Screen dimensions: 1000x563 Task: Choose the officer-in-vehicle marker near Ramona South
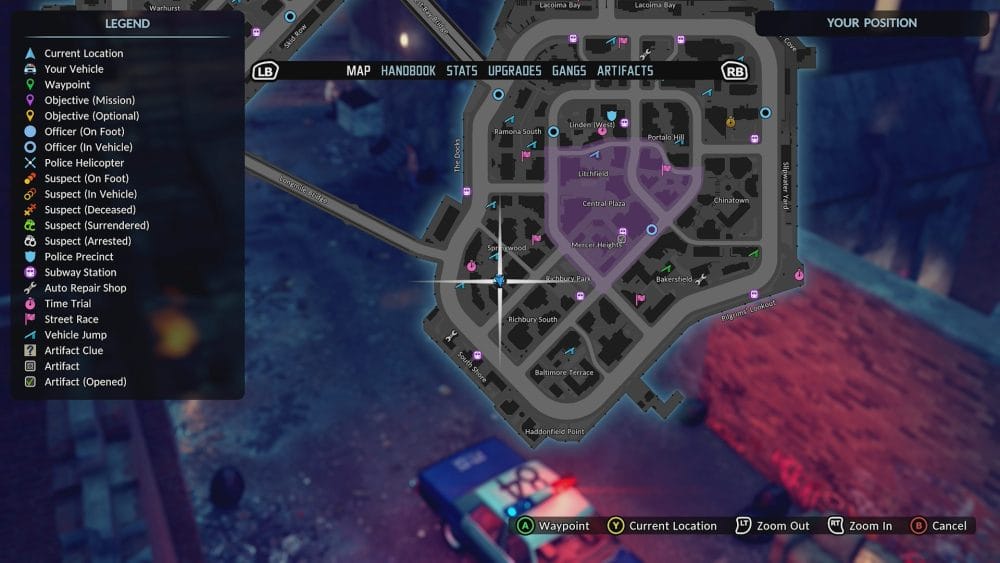click(x=551, y=129)
